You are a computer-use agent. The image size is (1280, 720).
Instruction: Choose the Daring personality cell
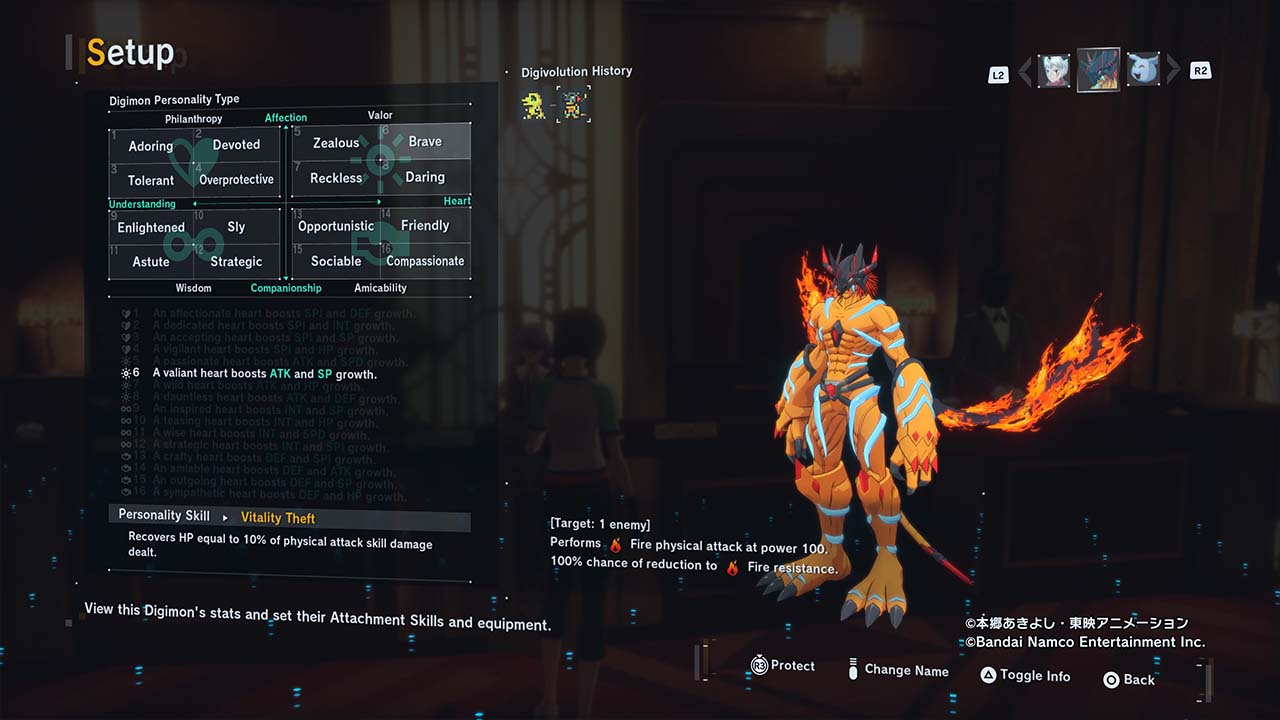coord(425,177)
